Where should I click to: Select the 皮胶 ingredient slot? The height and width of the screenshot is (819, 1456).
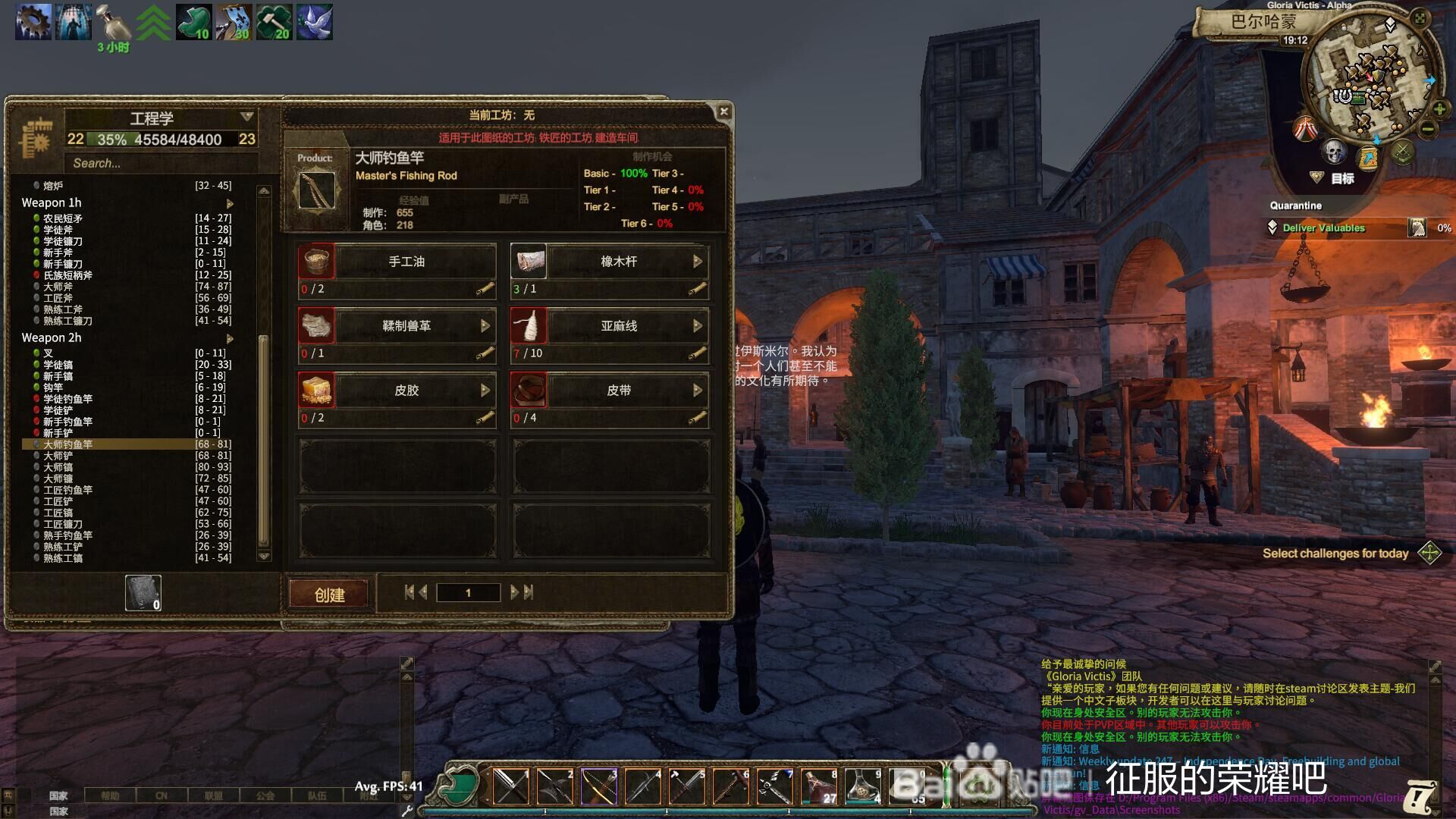coord(406,391)
